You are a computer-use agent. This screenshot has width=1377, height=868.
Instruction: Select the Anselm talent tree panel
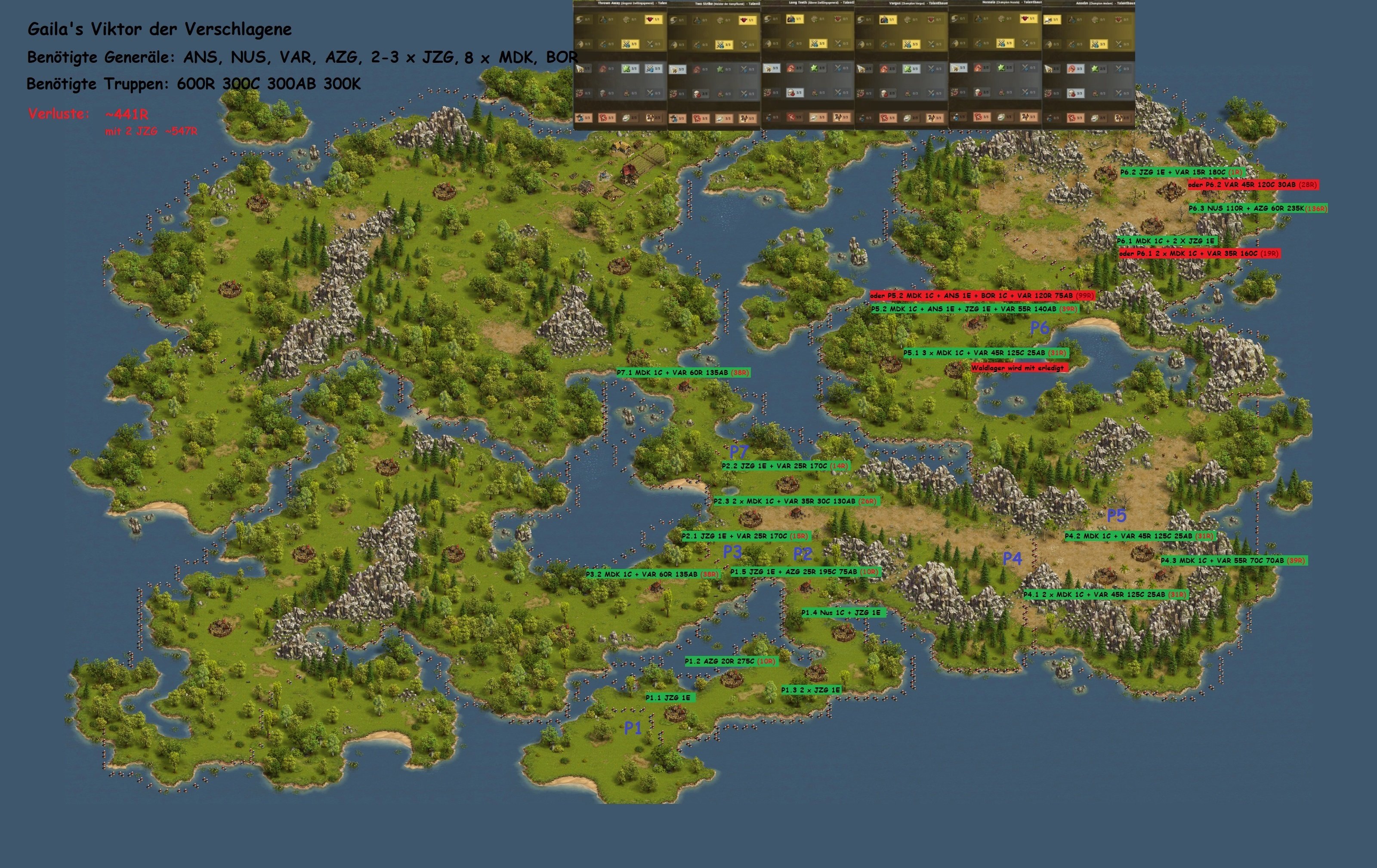coord(1088,66)
